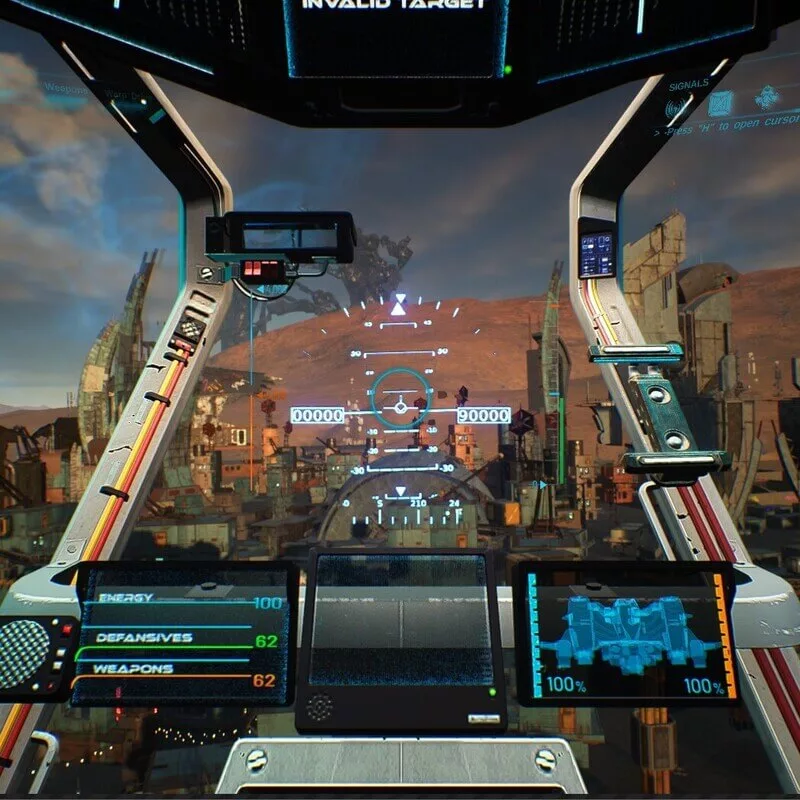Select the square signal icon under Signals

click(x=720, y=103)
